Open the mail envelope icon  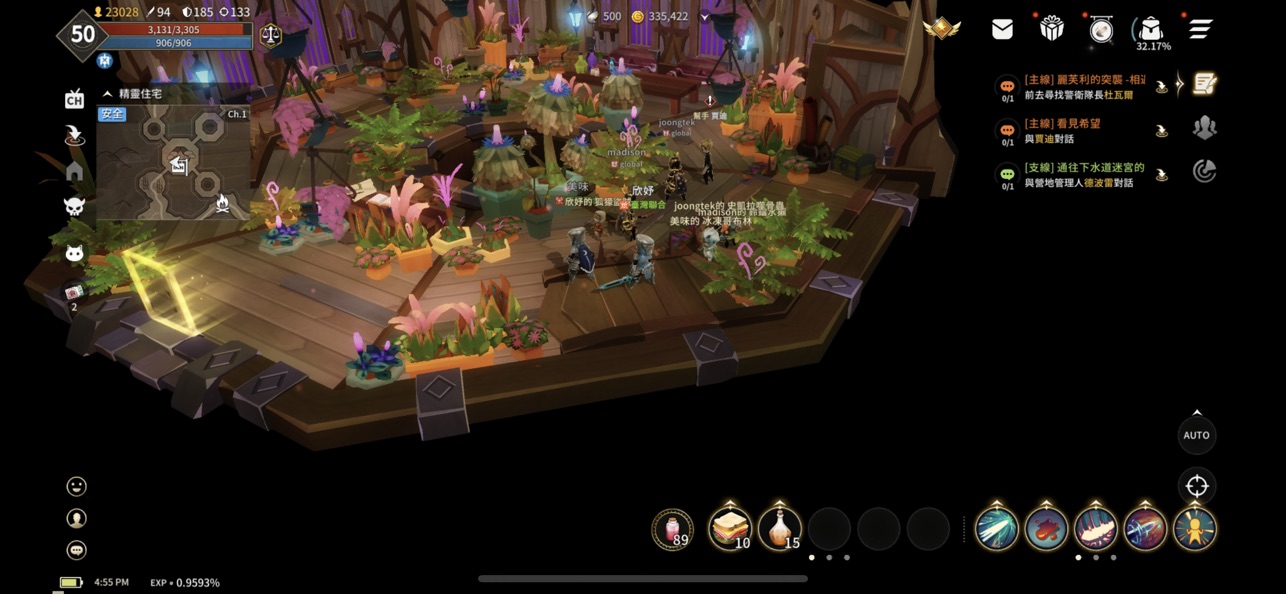1002,30
